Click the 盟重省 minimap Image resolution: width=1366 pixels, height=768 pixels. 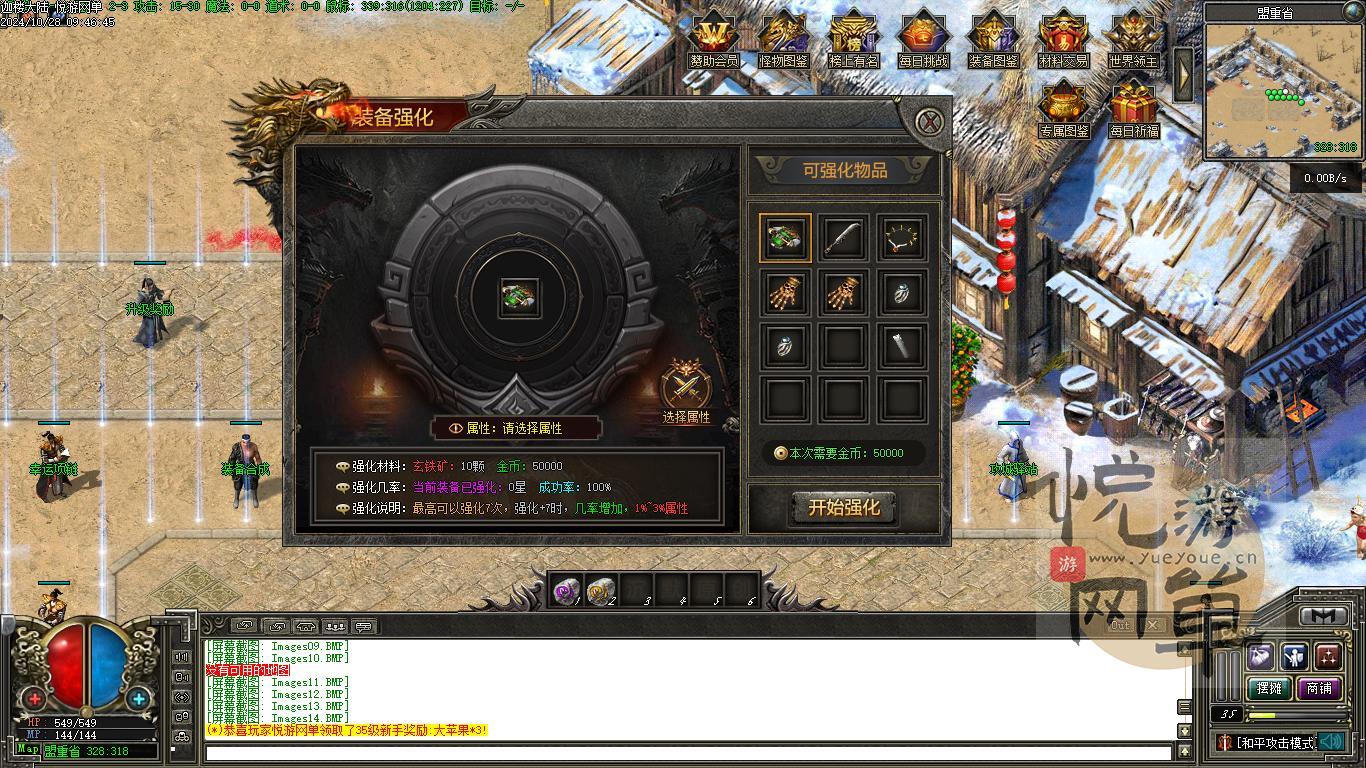coord(1283,90)
